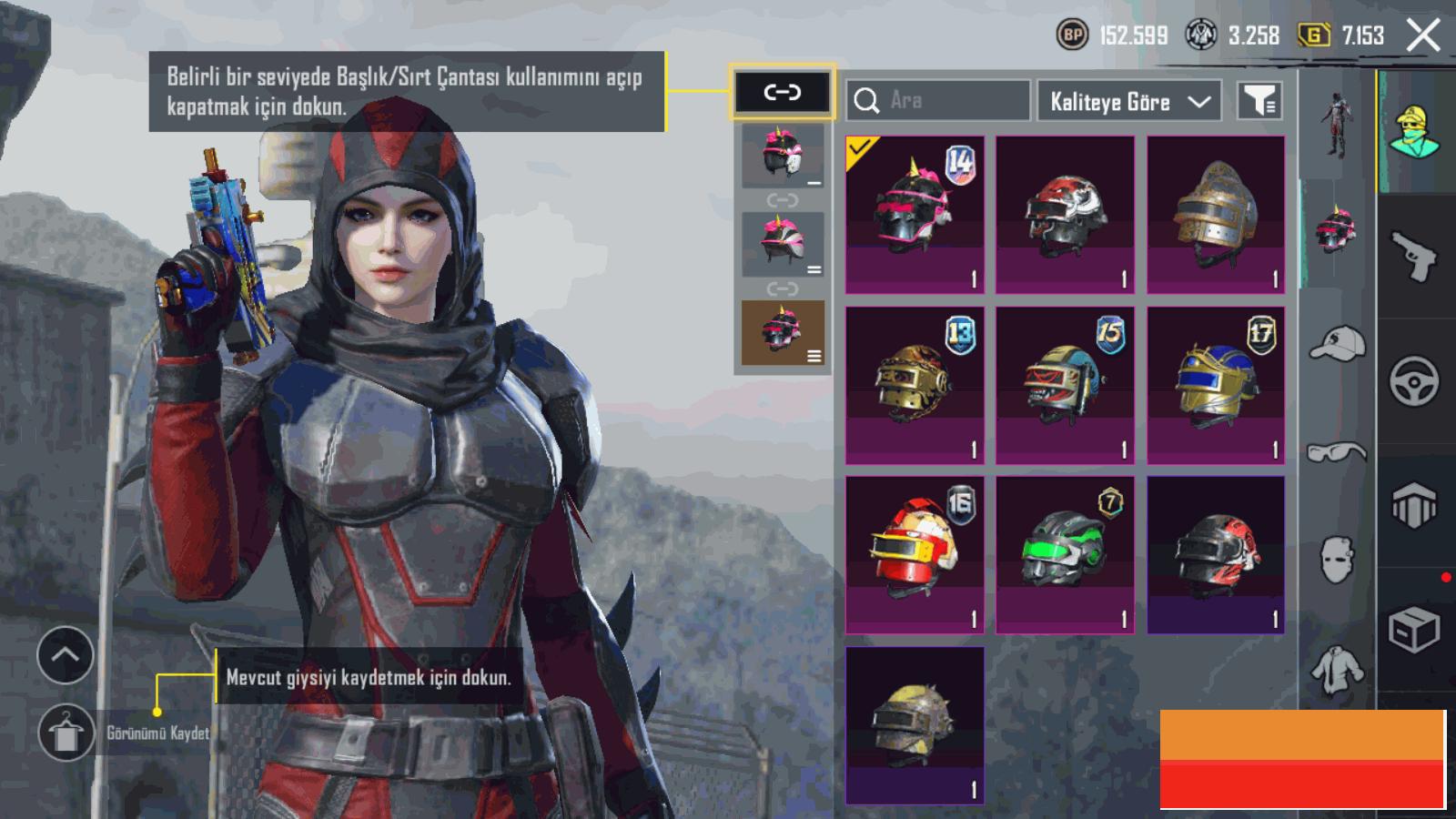Select the pink unicorn helmet level 14
The width and height of the screenshot is (1456, 819).
click(915, 215)
